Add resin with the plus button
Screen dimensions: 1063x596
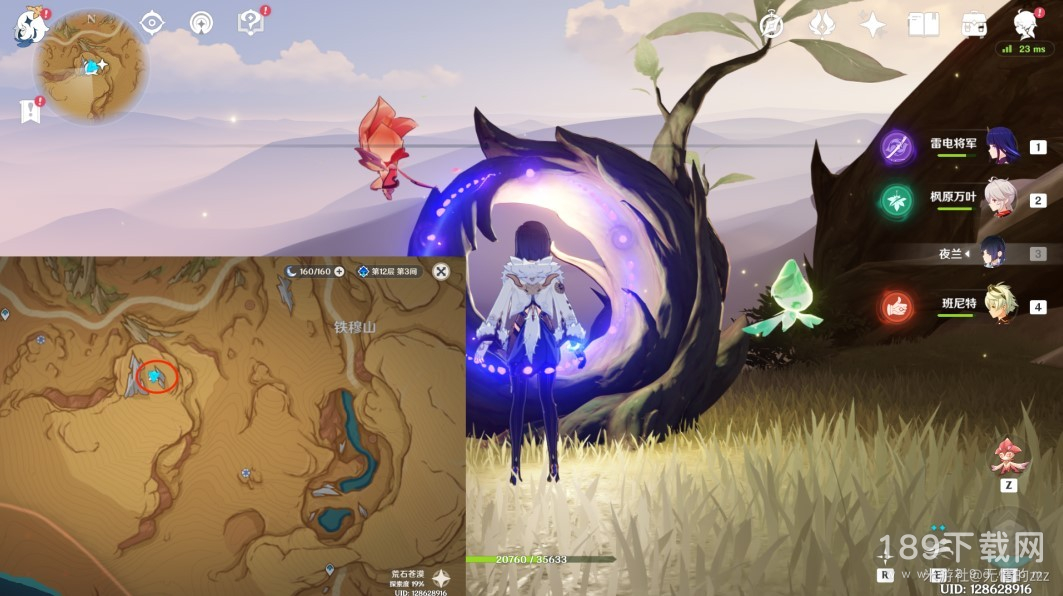tap(339, 271)
